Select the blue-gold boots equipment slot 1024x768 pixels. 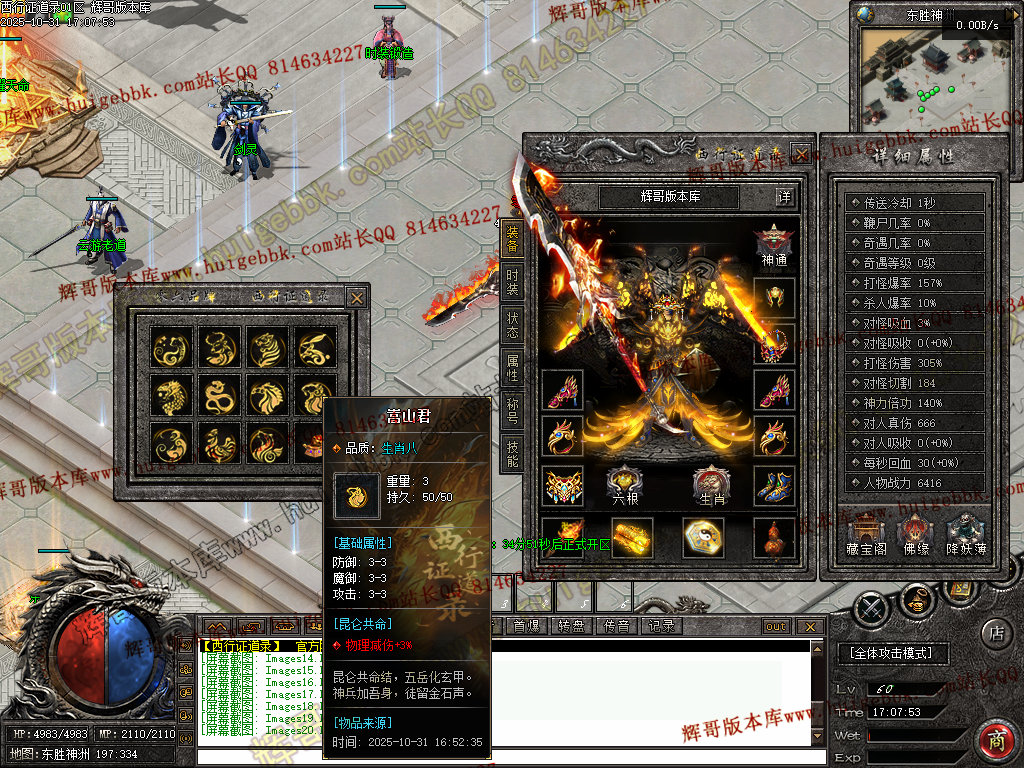[773, 485]
